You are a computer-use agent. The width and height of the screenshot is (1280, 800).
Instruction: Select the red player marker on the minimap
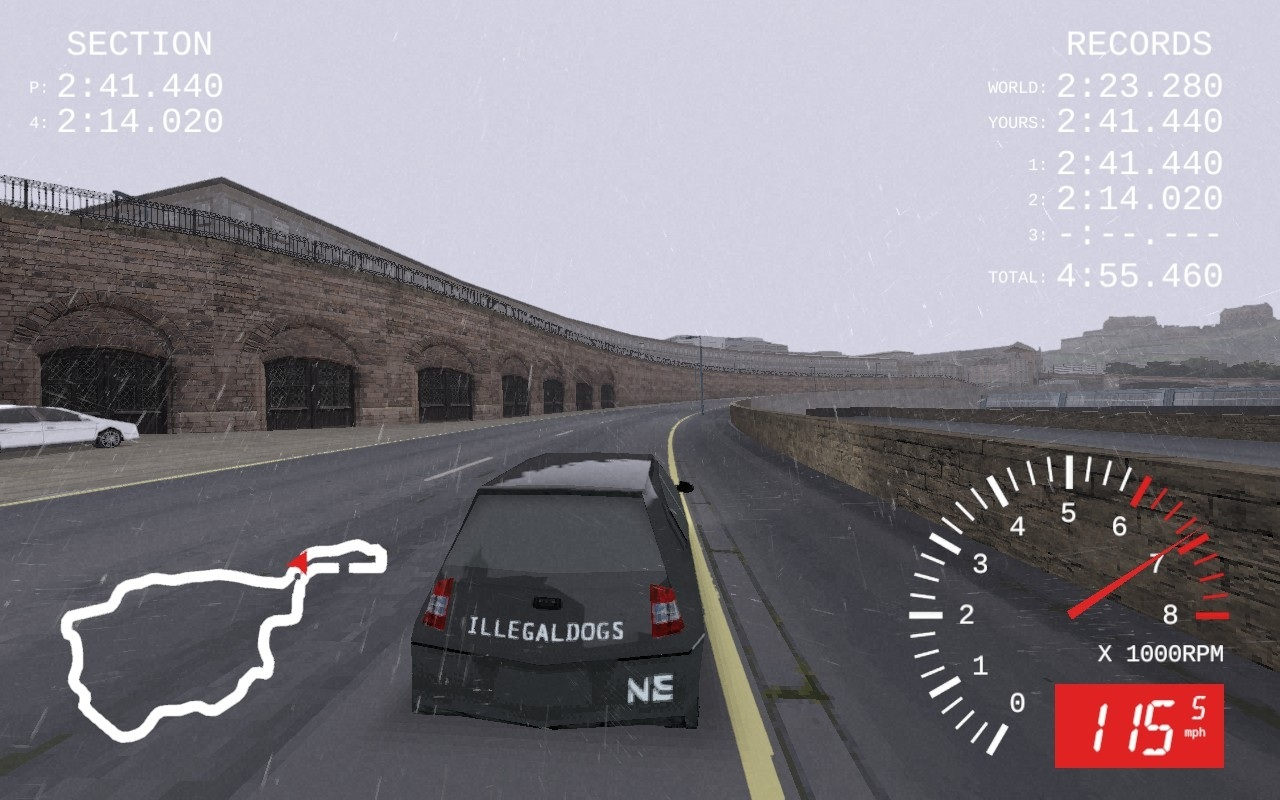pos(298,565)
